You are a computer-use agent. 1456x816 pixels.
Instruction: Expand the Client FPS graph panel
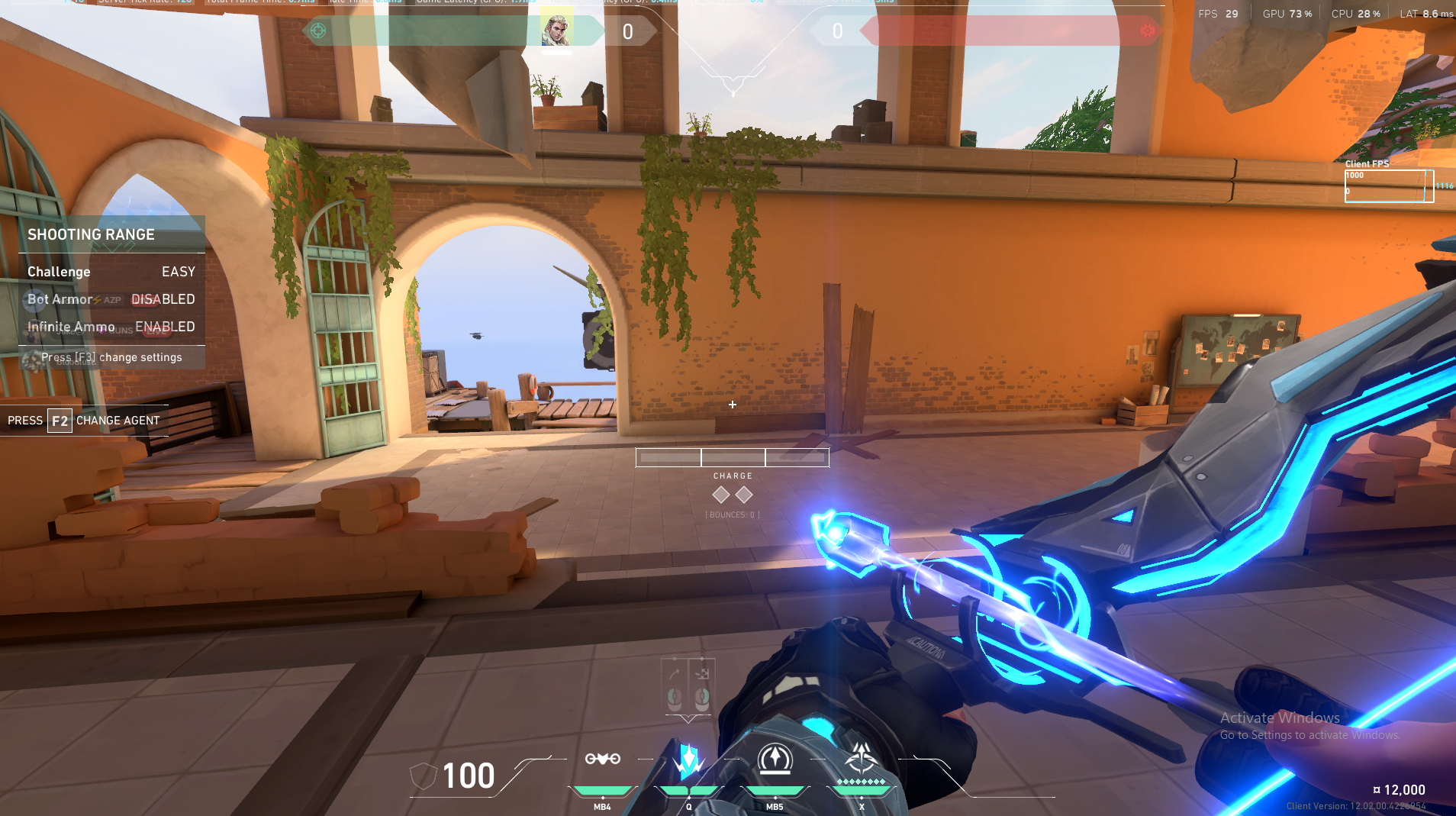1389,185
